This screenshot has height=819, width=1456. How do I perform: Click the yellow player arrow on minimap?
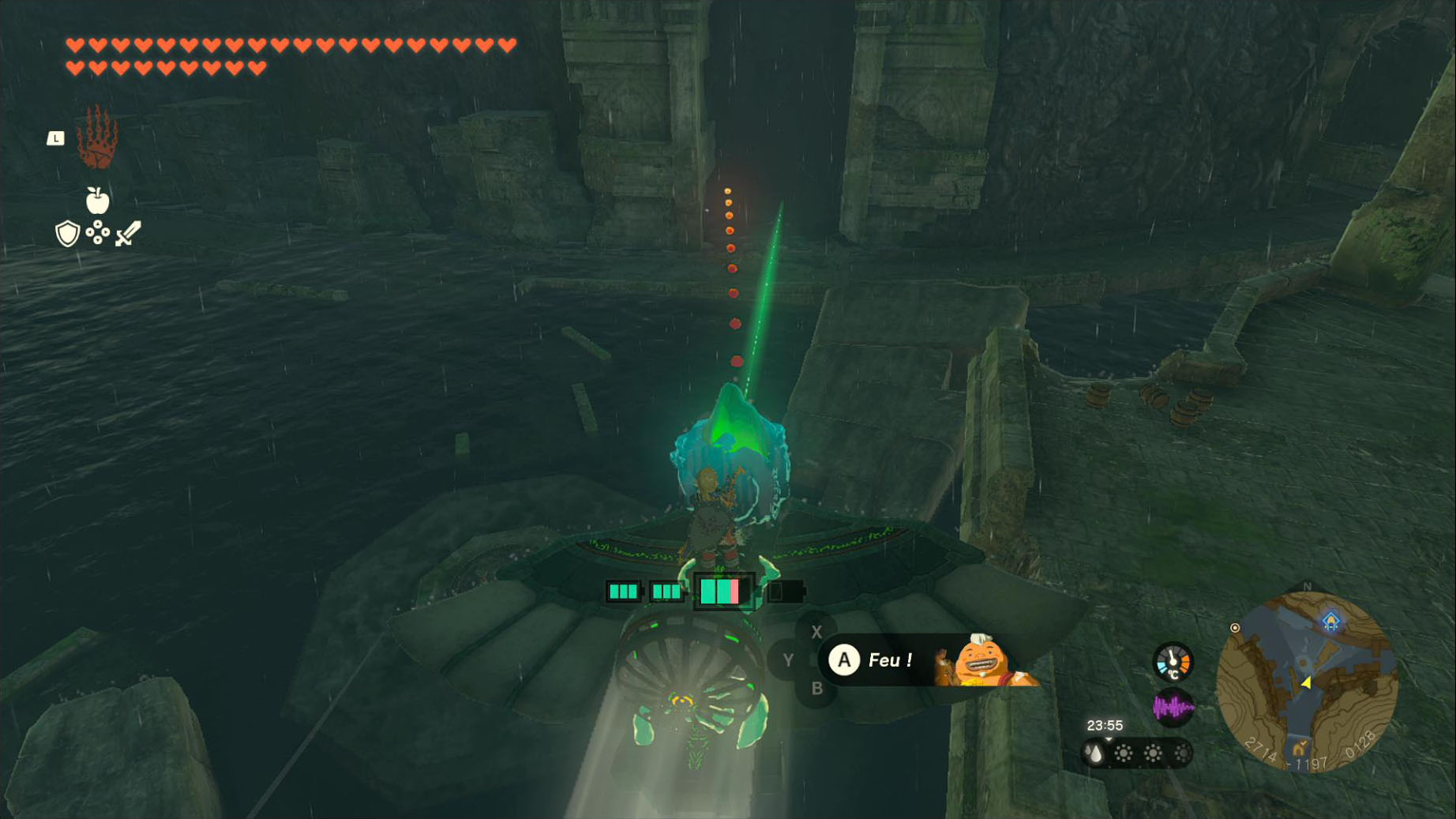click(1307, 682)
